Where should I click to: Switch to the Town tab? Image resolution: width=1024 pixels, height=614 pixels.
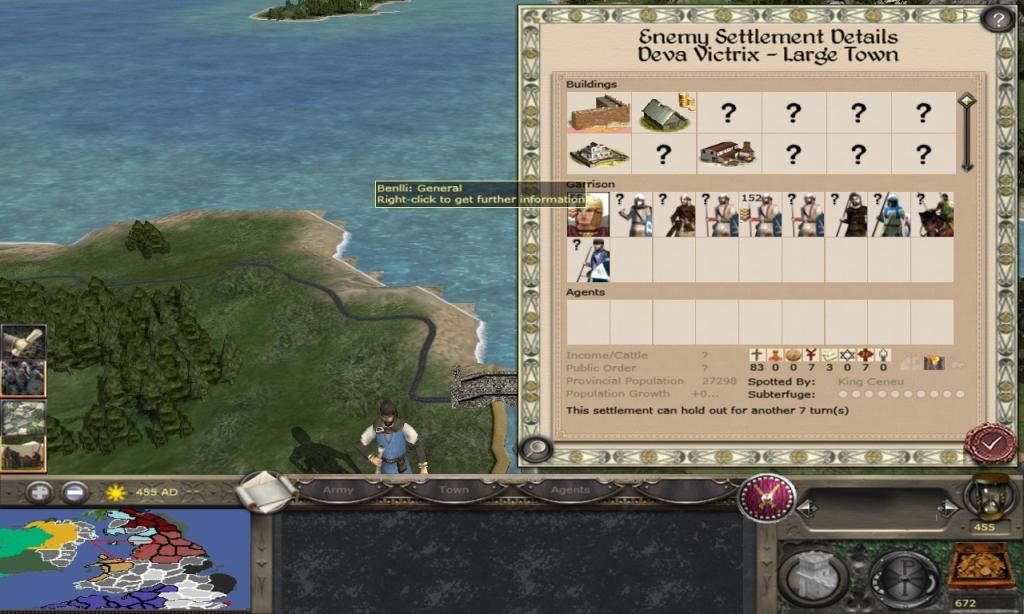454,490
